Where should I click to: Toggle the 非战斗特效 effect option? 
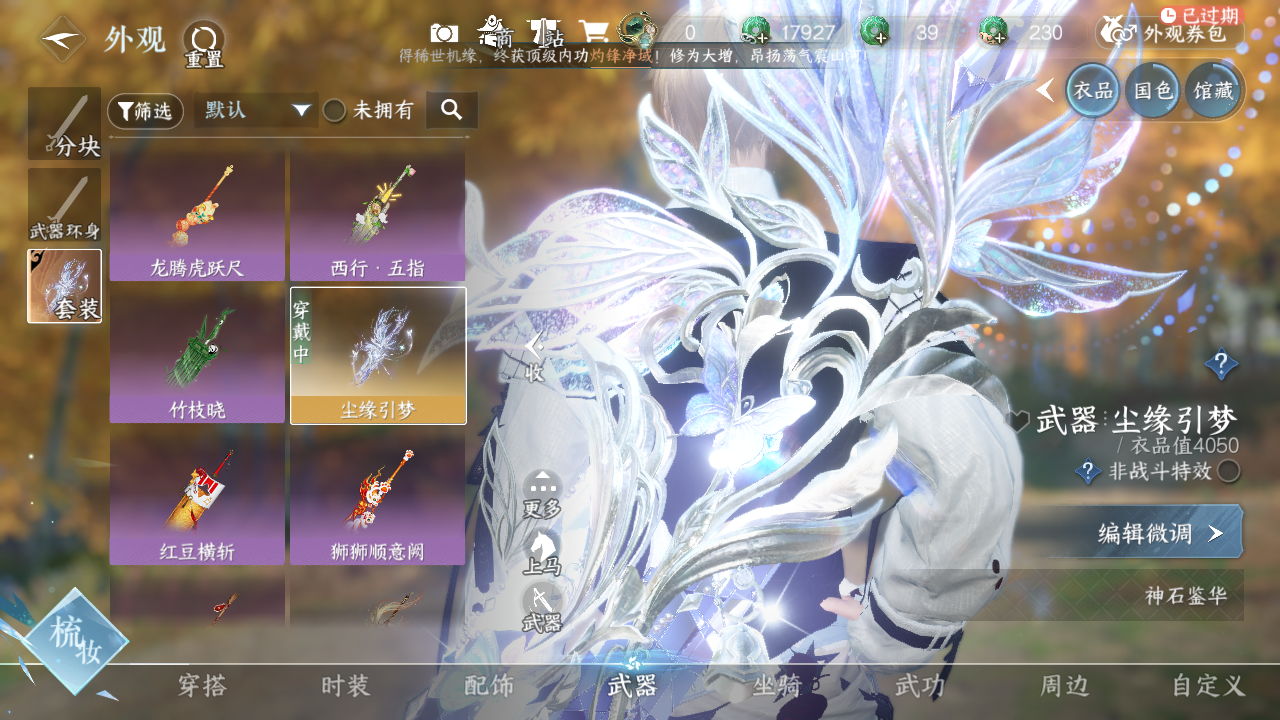coord(1228,471)
